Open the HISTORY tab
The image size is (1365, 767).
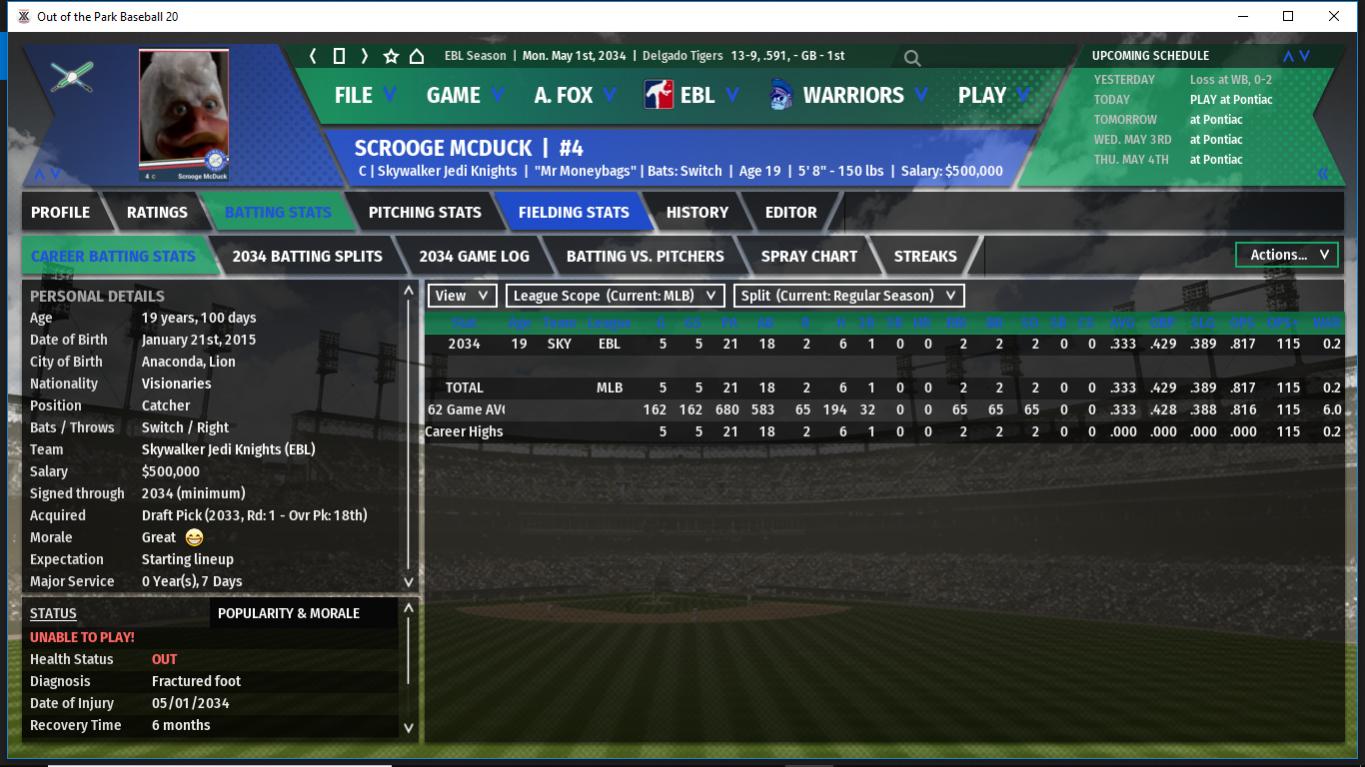697,212
